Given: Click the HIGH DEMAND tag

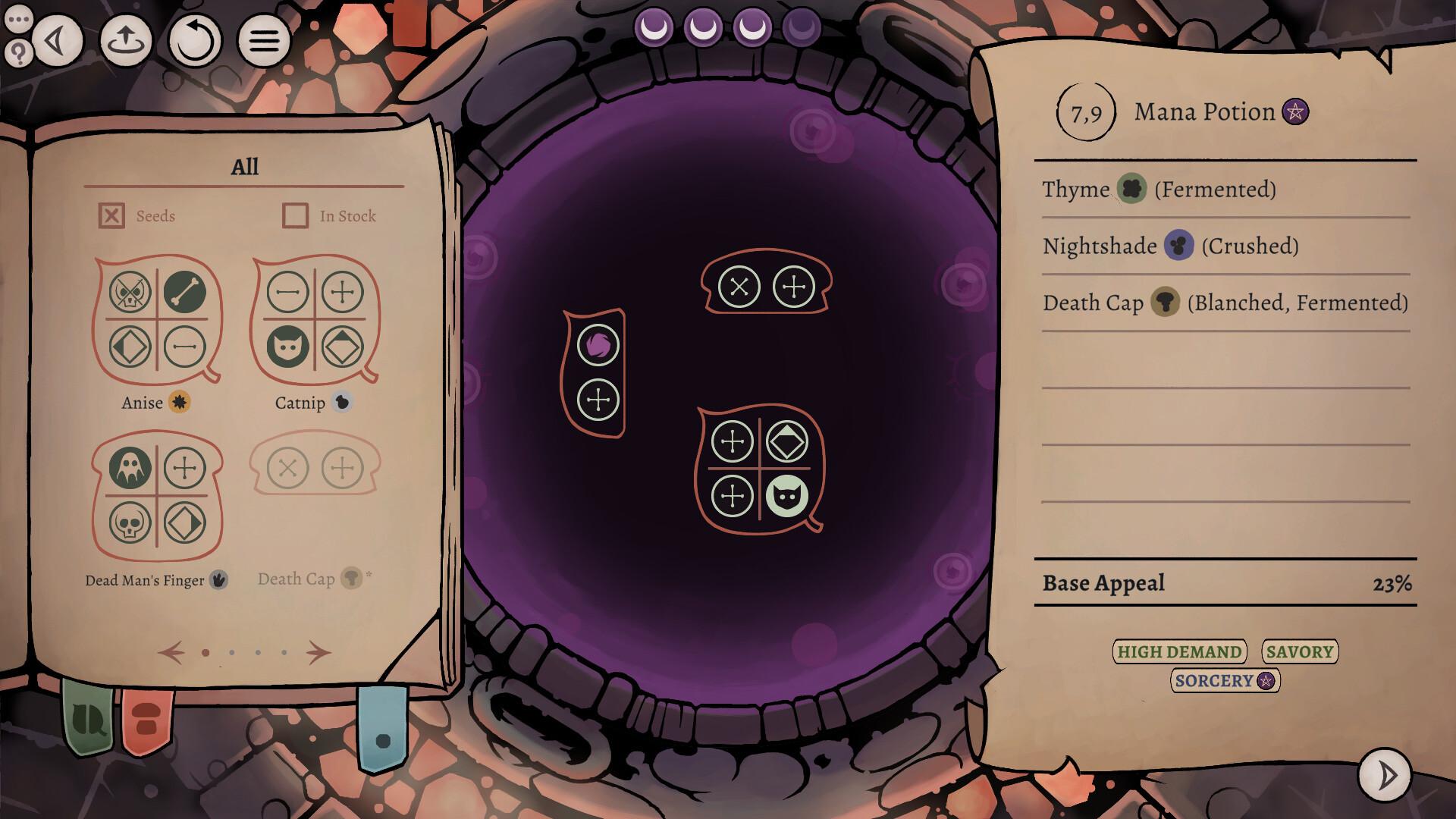Looking at the screenshot, I should (1178, 651).
